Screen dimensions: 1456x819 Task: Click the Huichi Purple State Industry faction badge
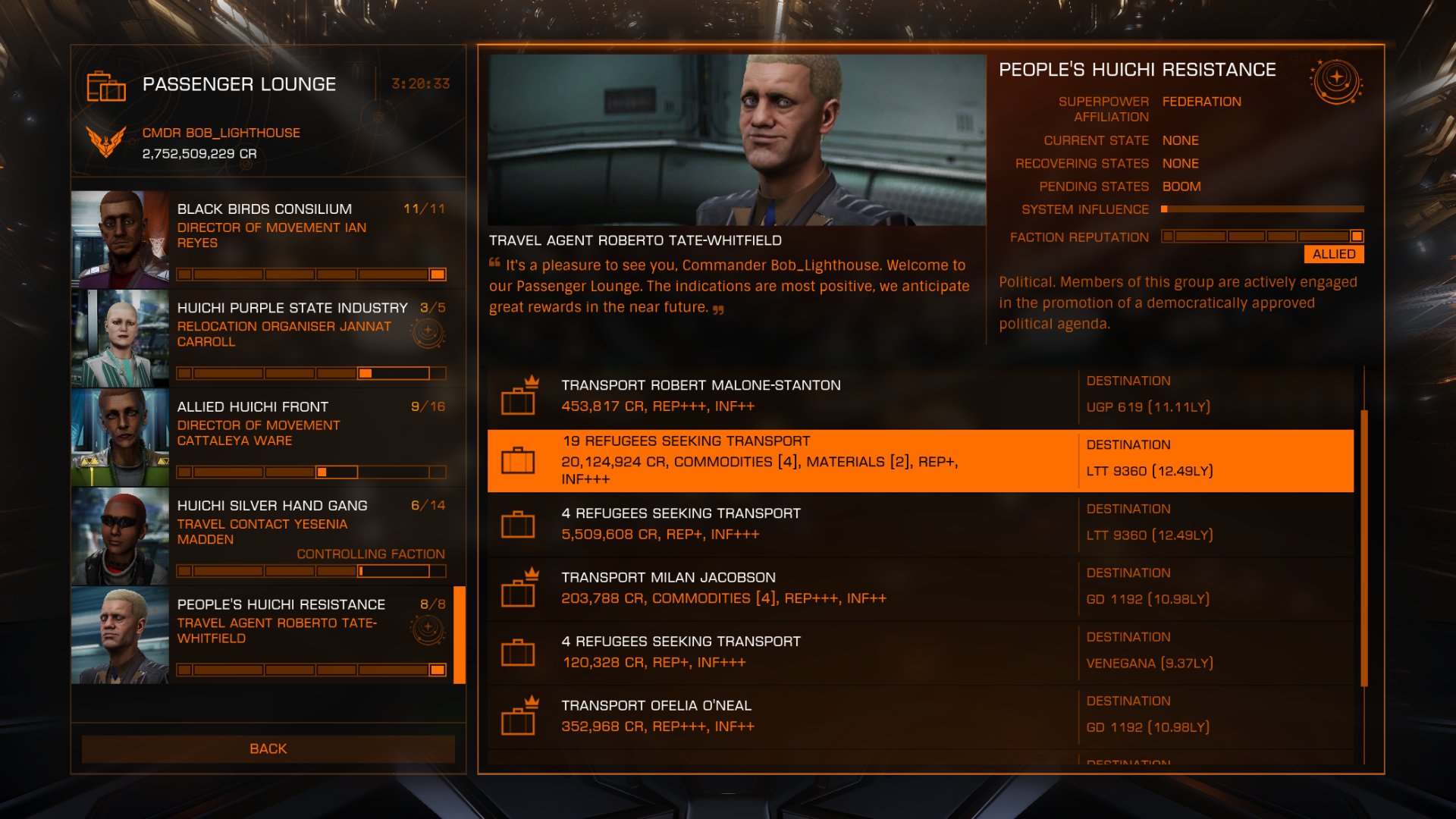(x=428, y=331)
